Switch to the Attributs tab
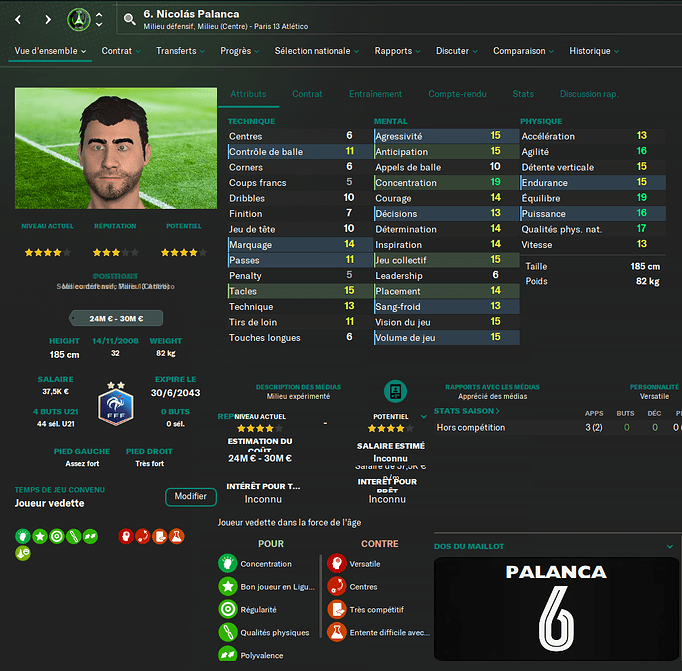 [x=248, y=94]
